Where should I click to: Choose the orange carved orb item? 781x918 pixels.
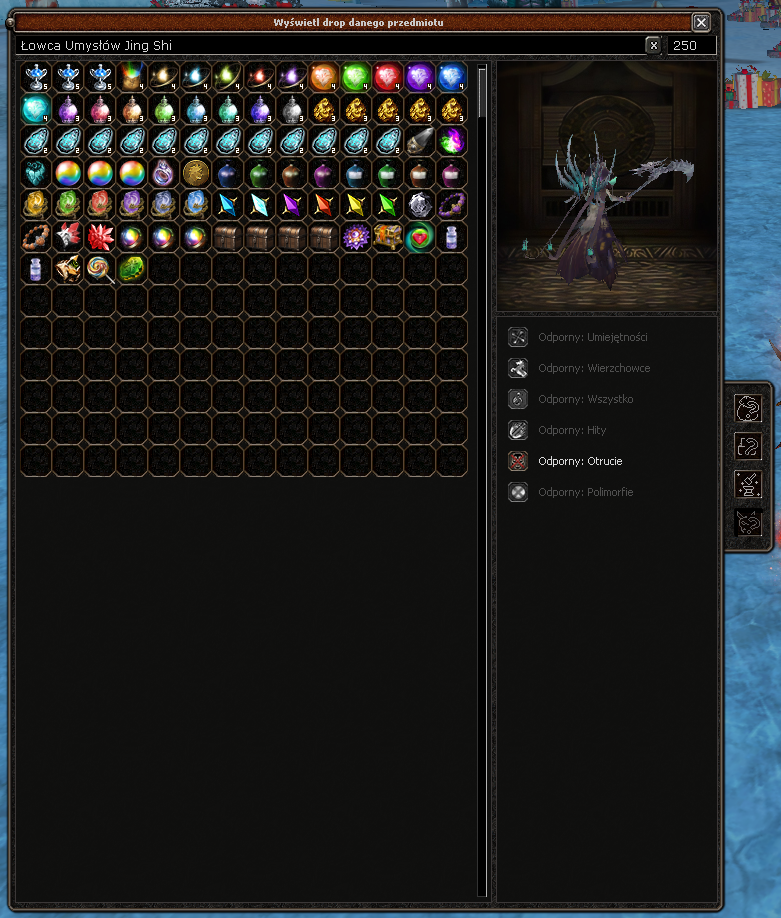pos(324,77)
